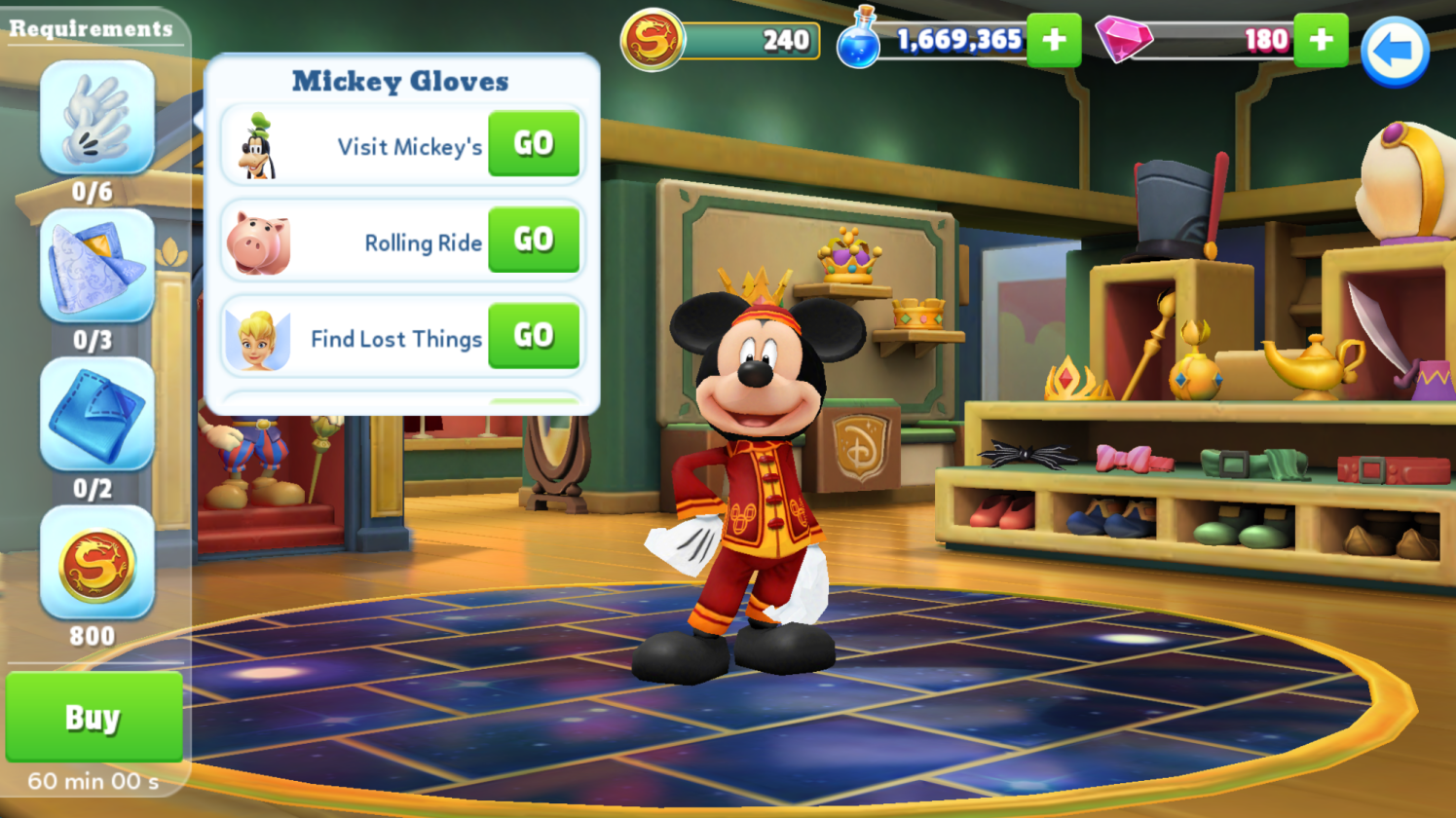Choose the blue fabric requirement icon
Viewport: 1456px width, 818px height.
[x=96, y=415]
